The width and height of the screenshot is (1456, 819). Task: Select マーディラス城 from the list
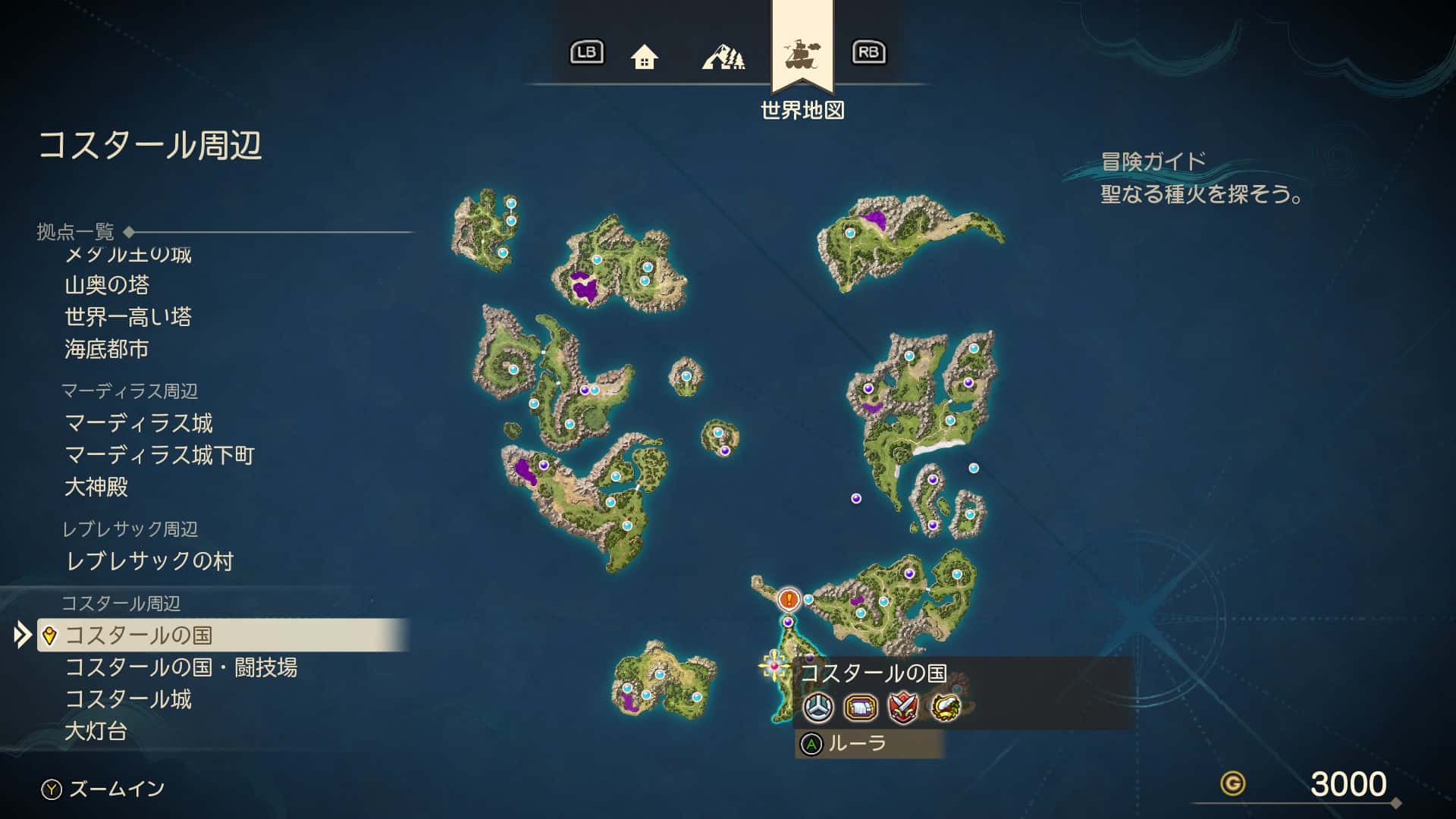[139, 423]
